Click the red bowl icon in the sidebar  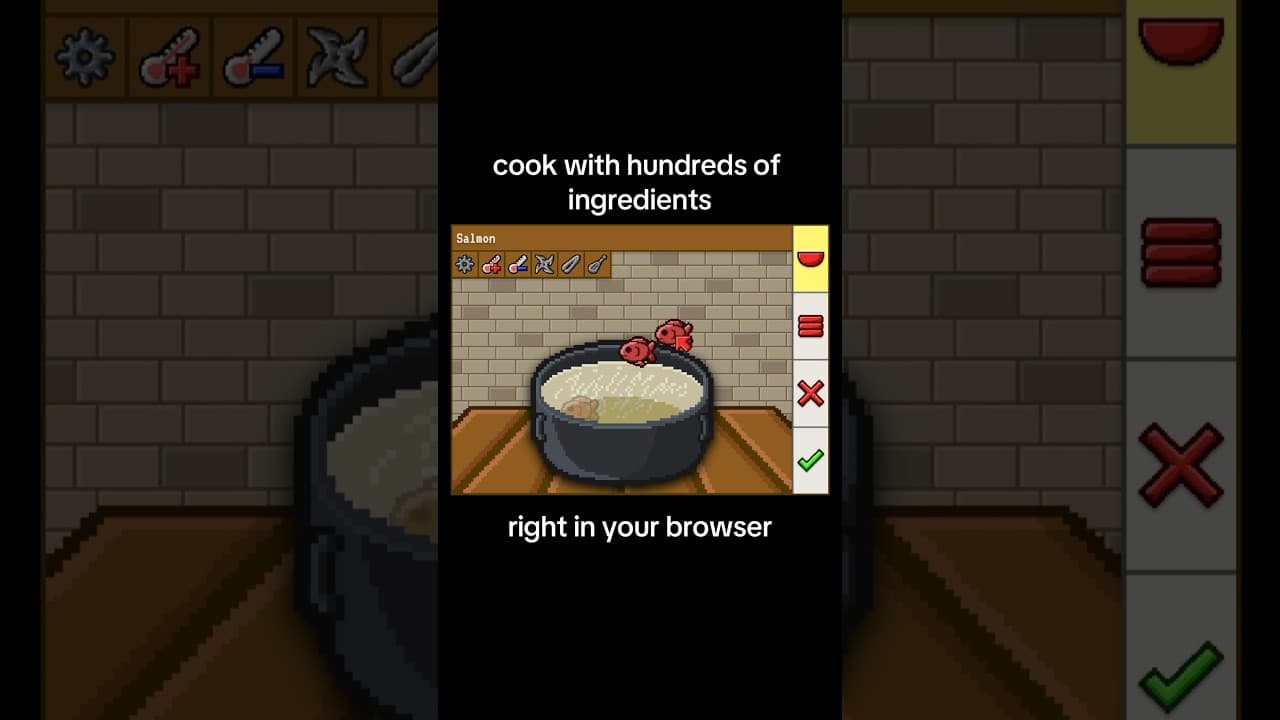[x=811, y=259]
